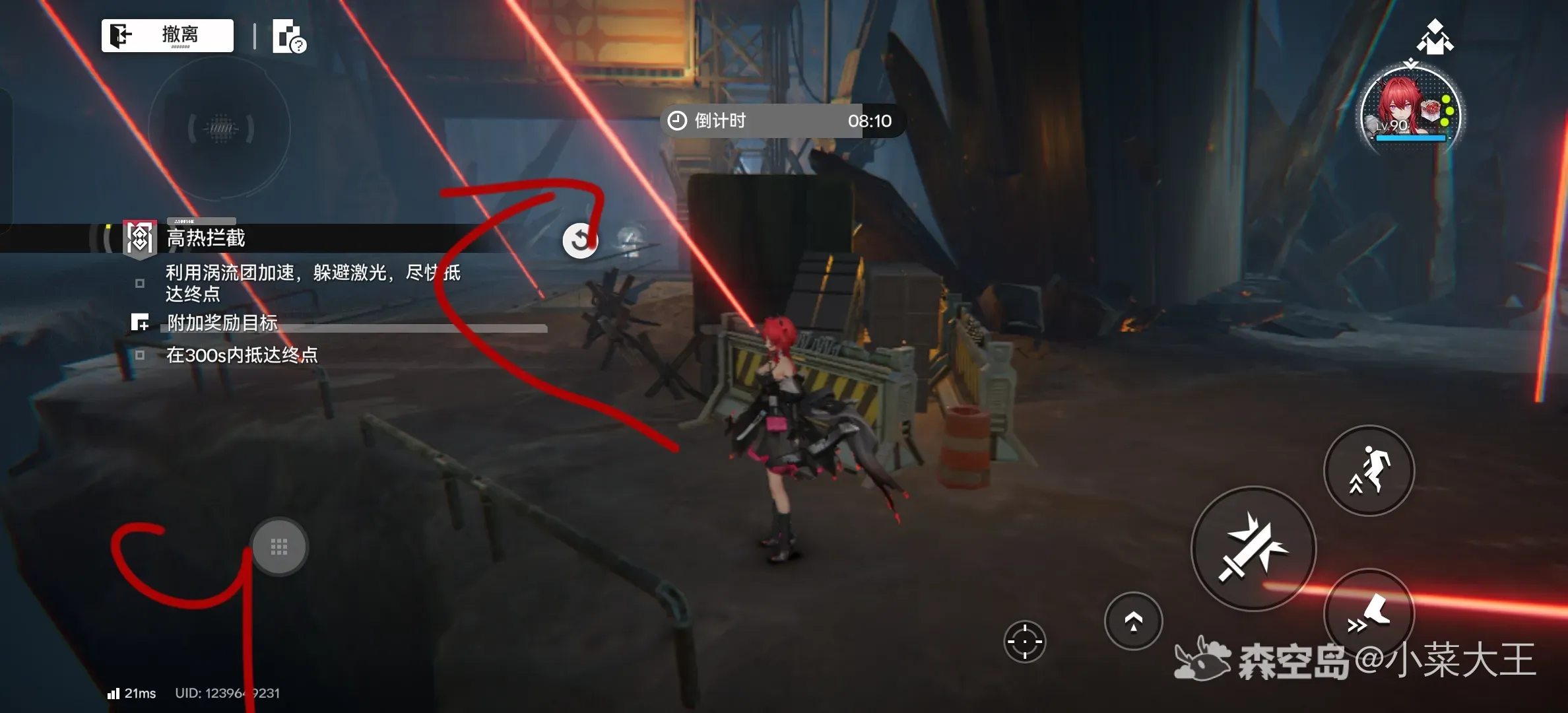Tap the crosshair lock-on button
The width and height of the screenshot is (1568, 713).
click(x=1024, y=641)
